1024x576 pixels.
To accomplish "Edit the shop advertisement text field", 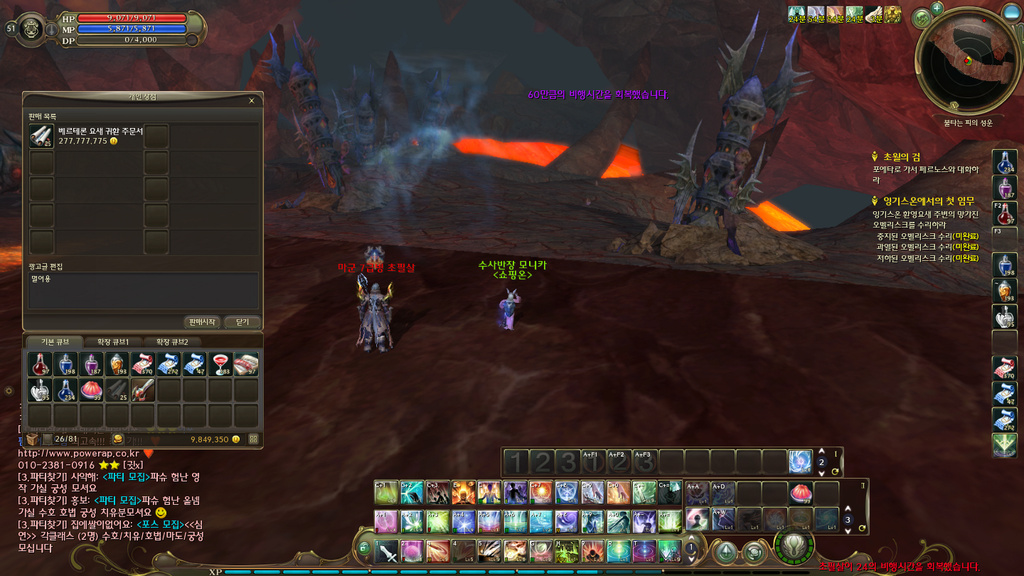I will pos(142,290).
